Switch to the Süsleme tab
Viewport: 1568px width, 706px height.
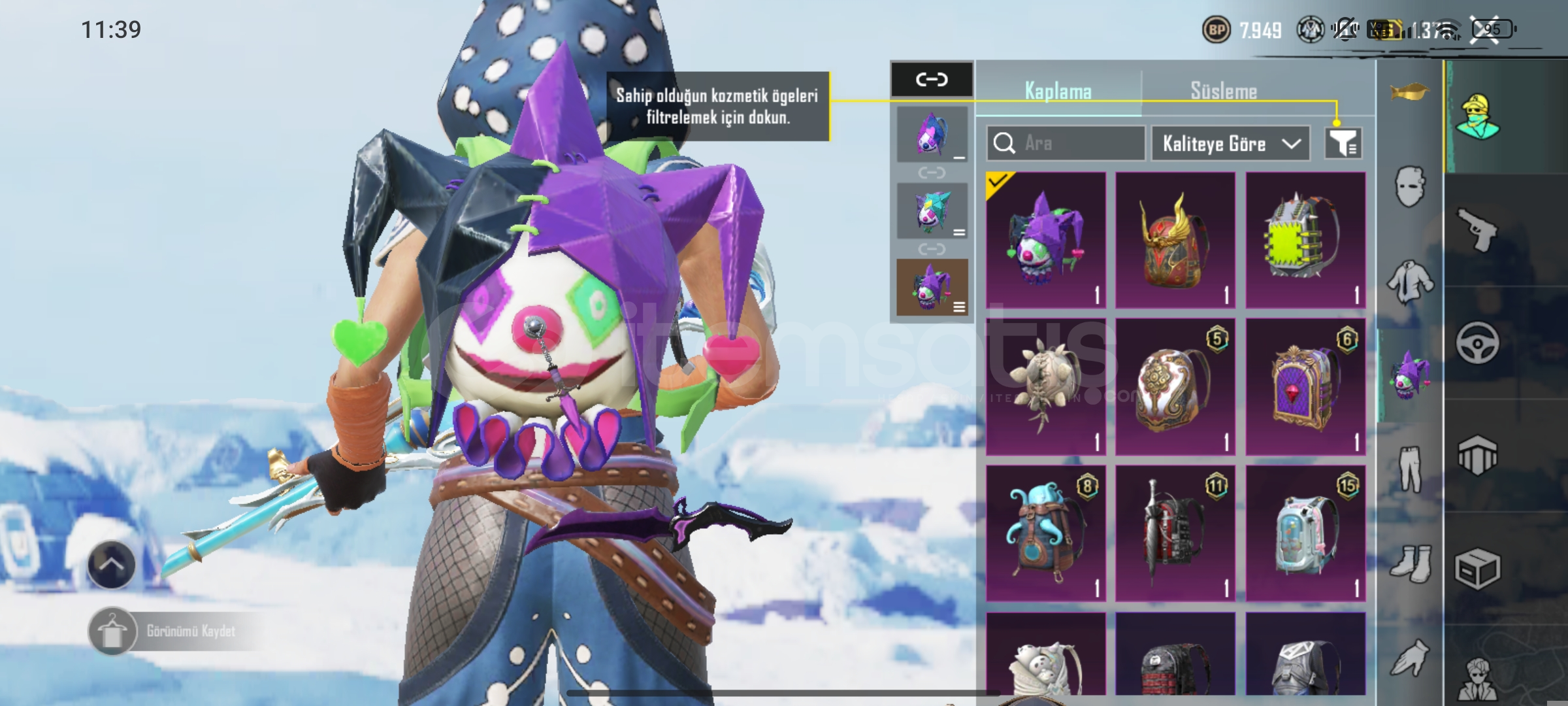pos(1223,91)
